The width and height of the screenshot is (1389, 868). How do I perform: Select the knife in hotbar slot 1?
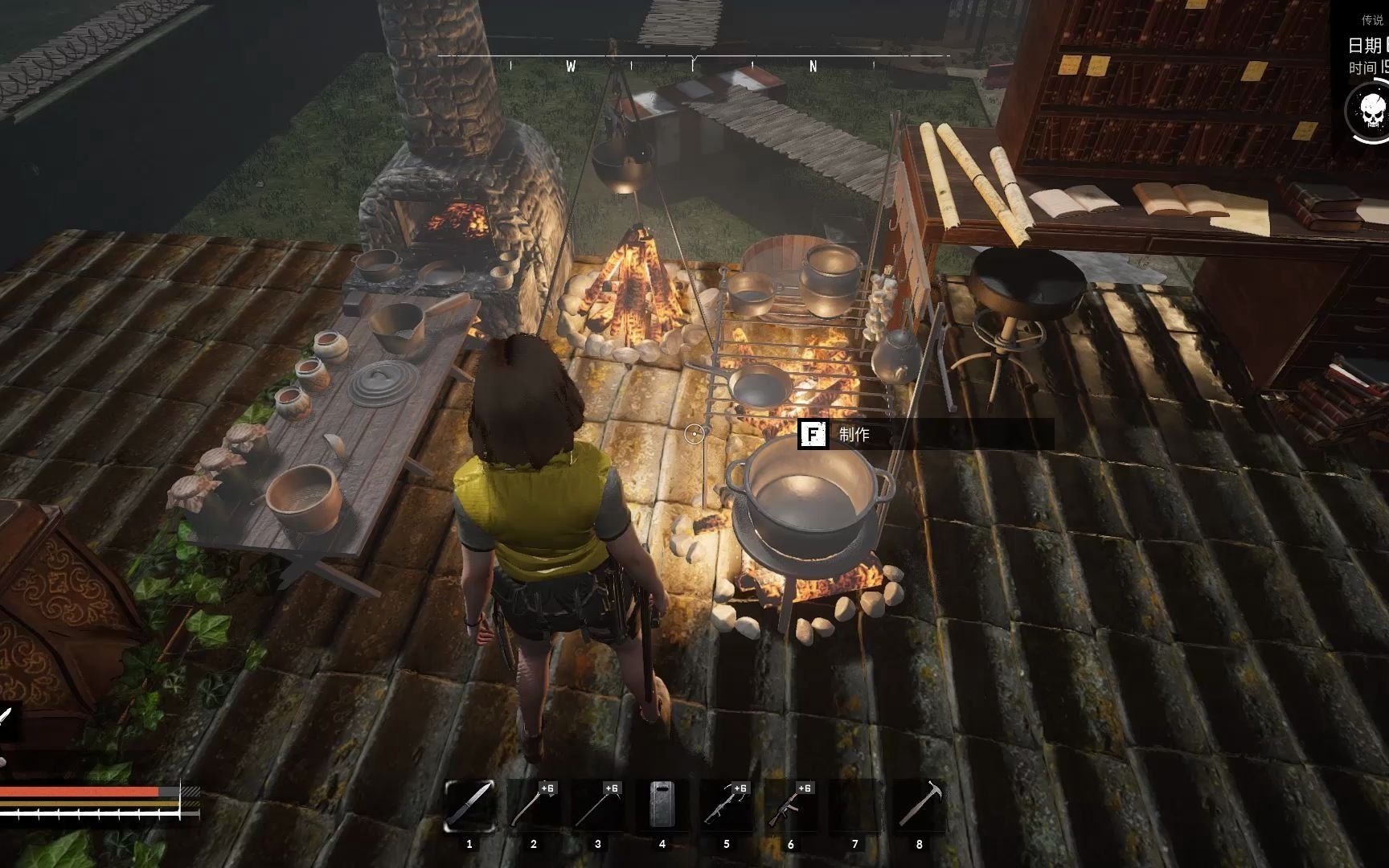click(469, 805)
